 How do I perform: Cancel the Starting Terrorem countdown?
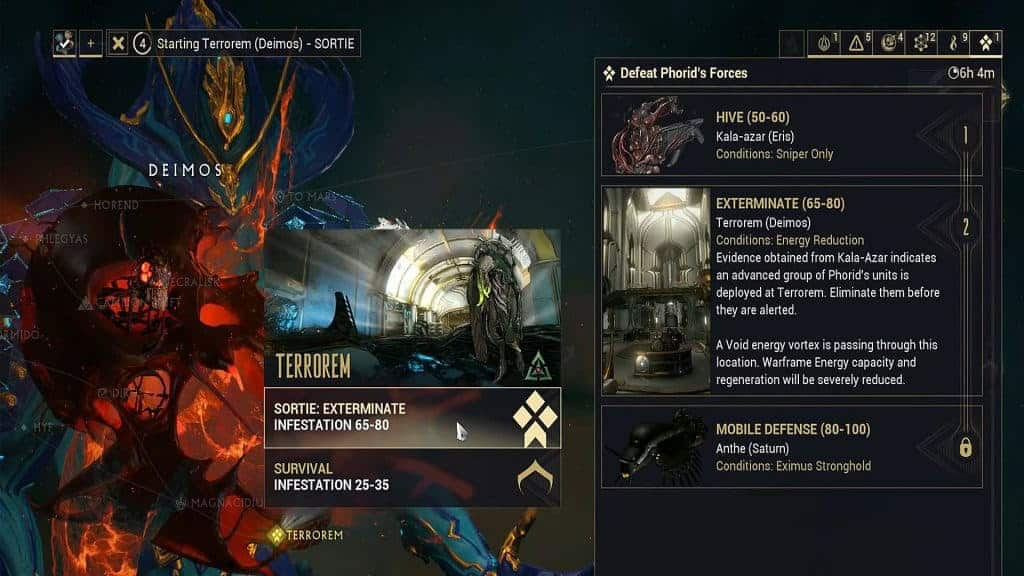click(x=117, y=44)
